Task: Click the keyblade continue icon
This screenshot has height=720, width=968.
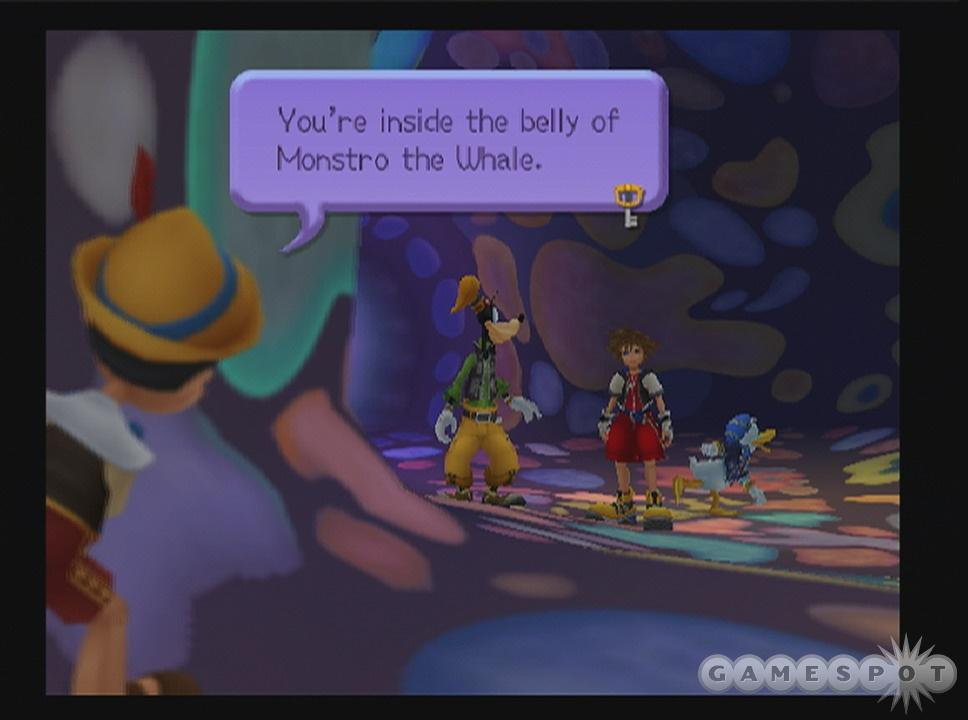Action: 629,203
